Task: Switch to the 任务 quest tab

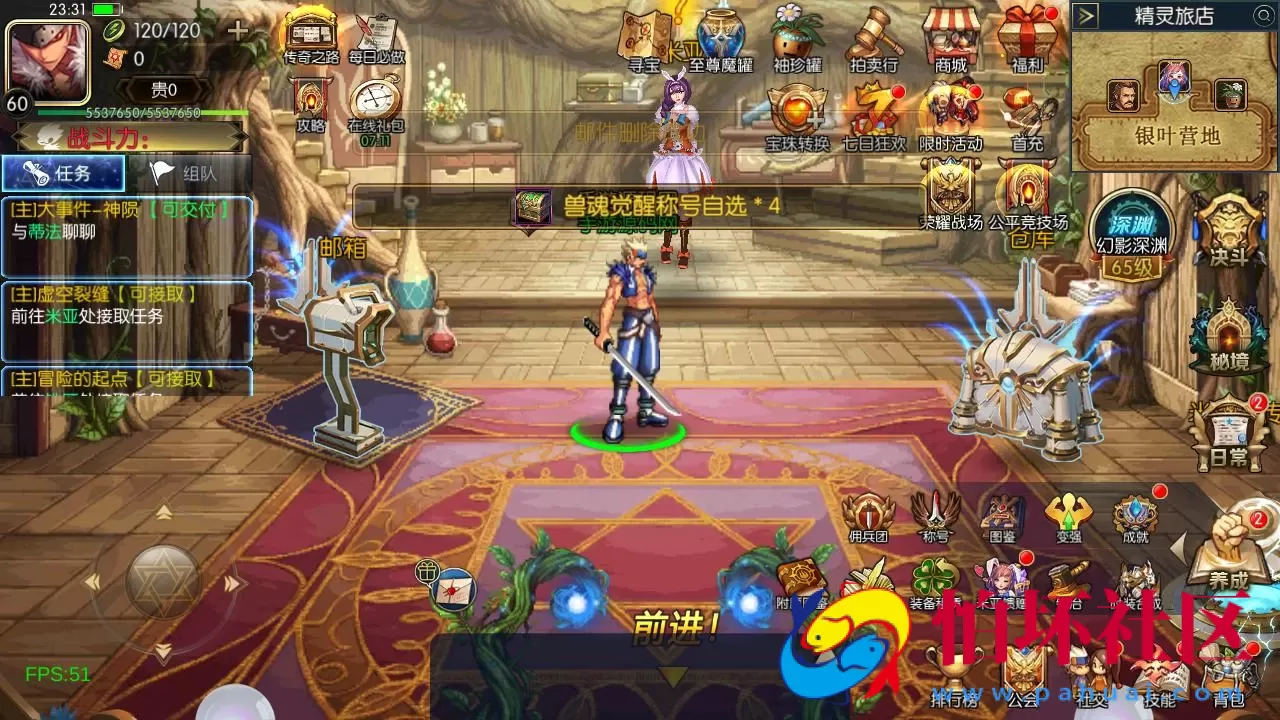Action: pos(65,172)
